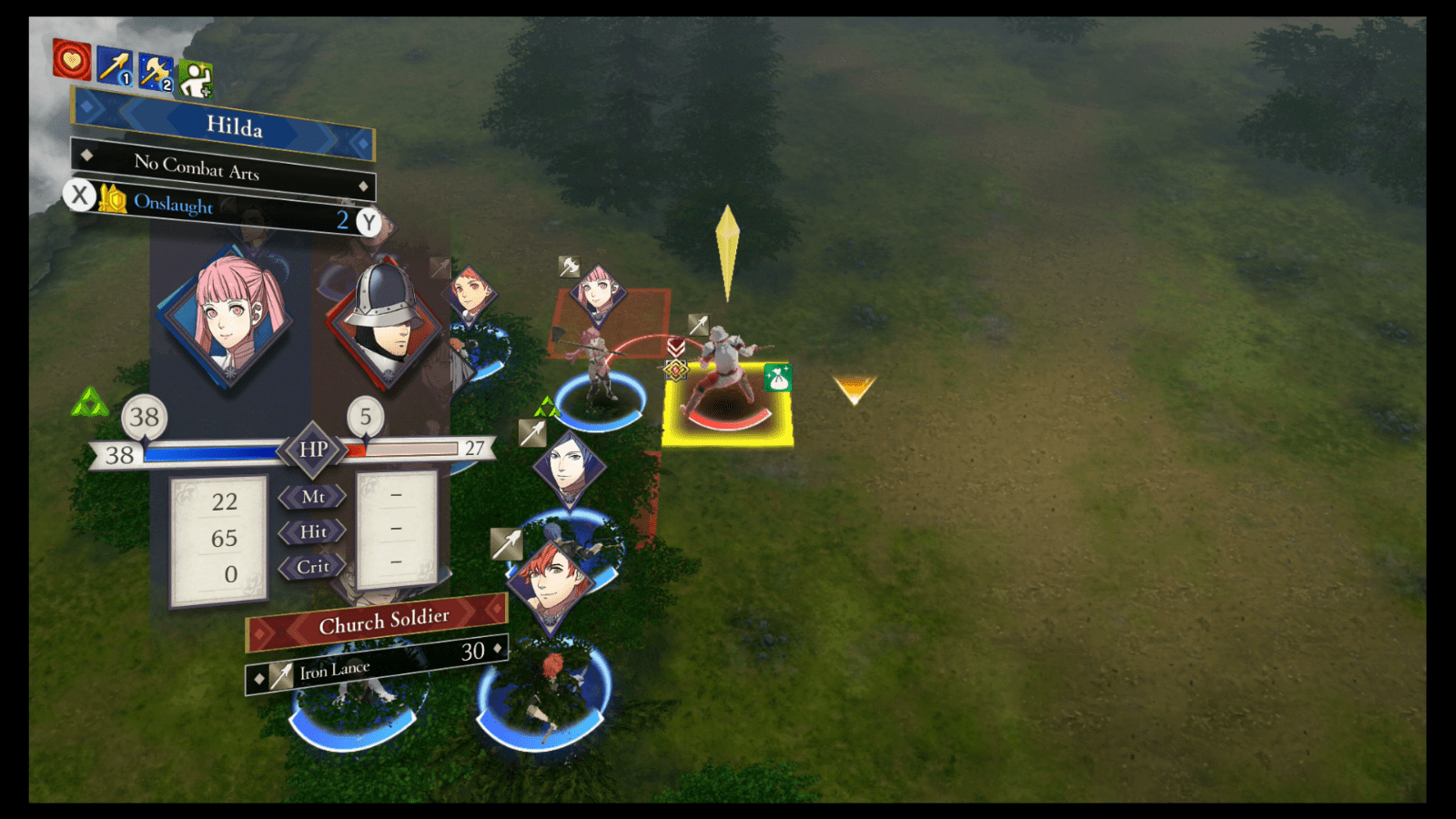Image resolution: width=1456 pixels, height=819 pixels.
Task: Click the axe weapon icon marked 2
Action: coord(155,66)
